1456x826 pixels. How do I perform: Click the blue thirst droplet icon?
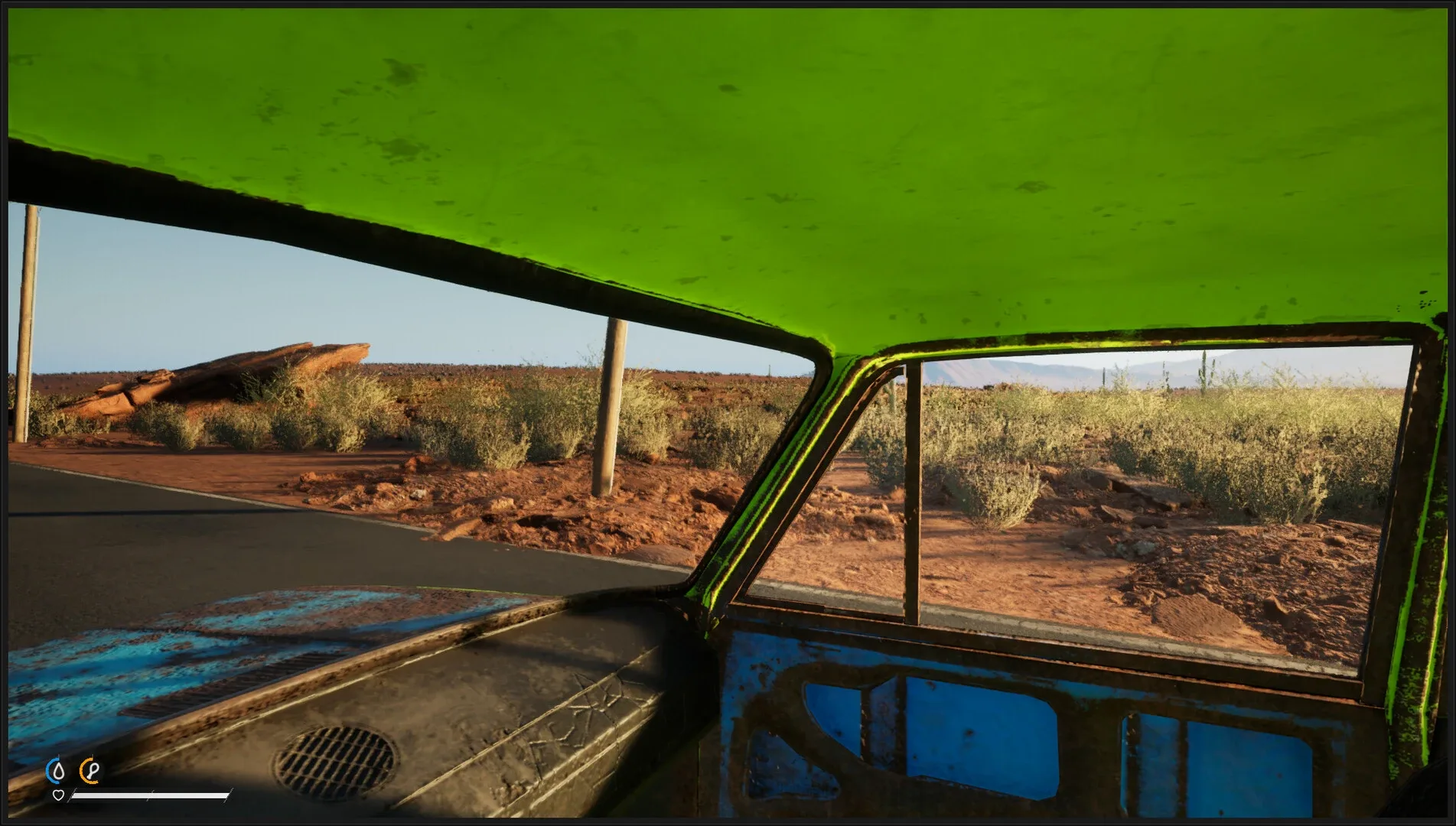58,770
